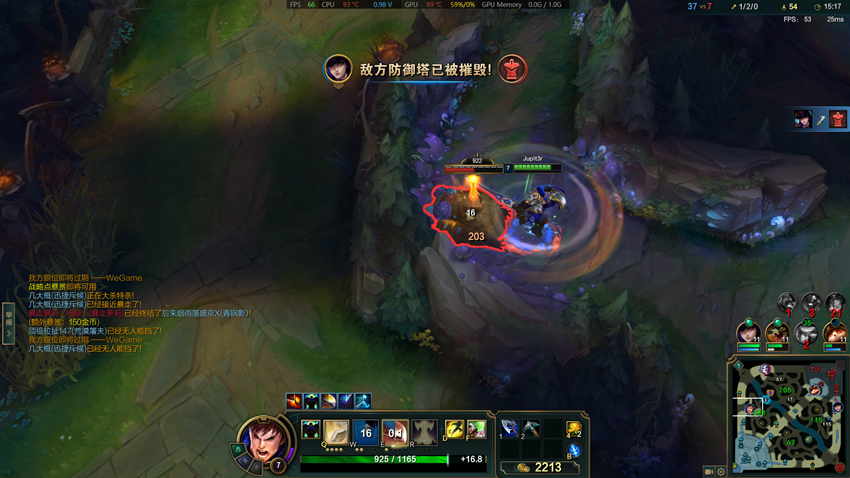Activate the blue Recall button

[574, 451]
